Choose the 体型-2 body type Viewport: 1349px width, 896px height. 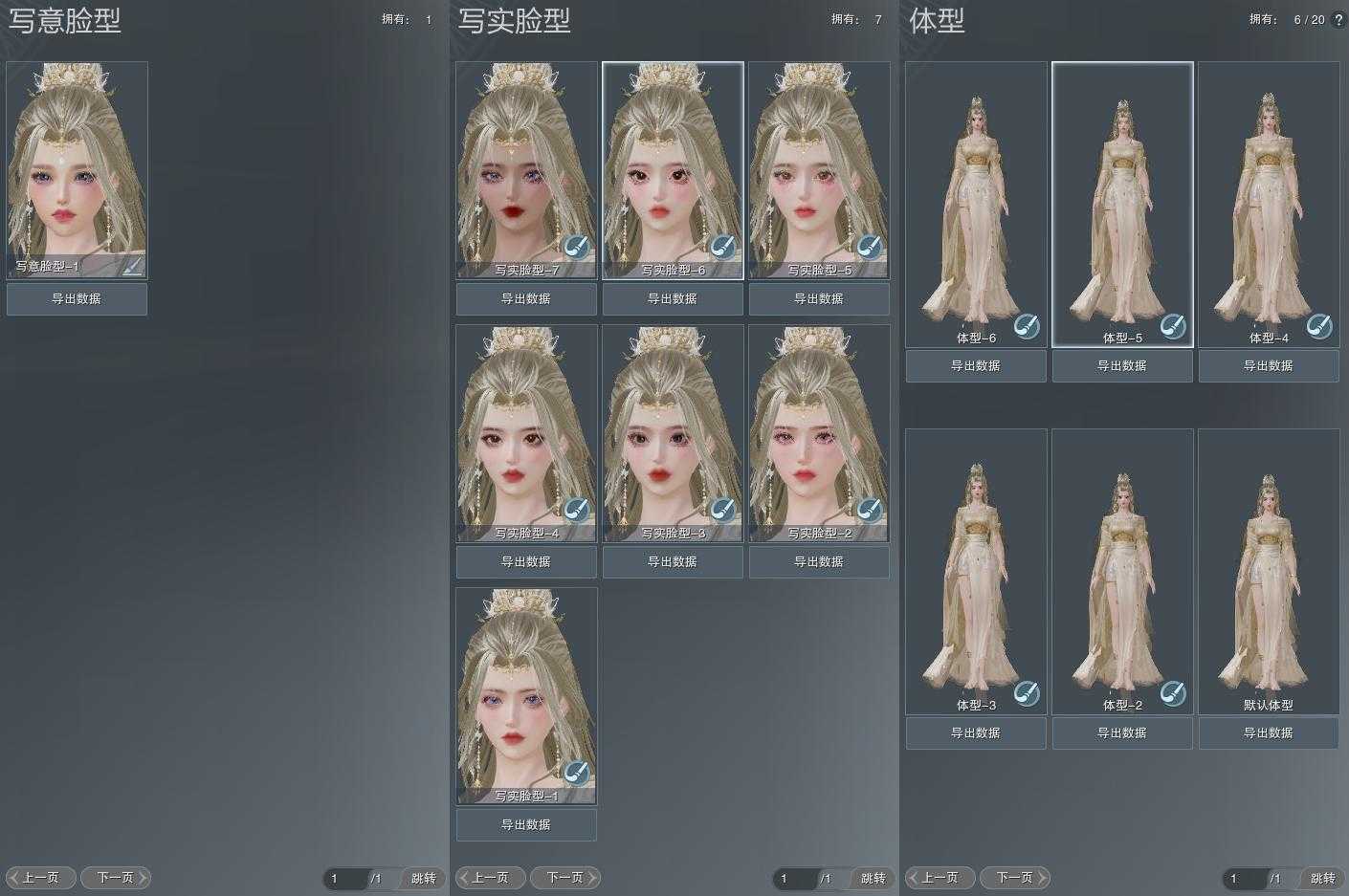tap(1122, 571)
